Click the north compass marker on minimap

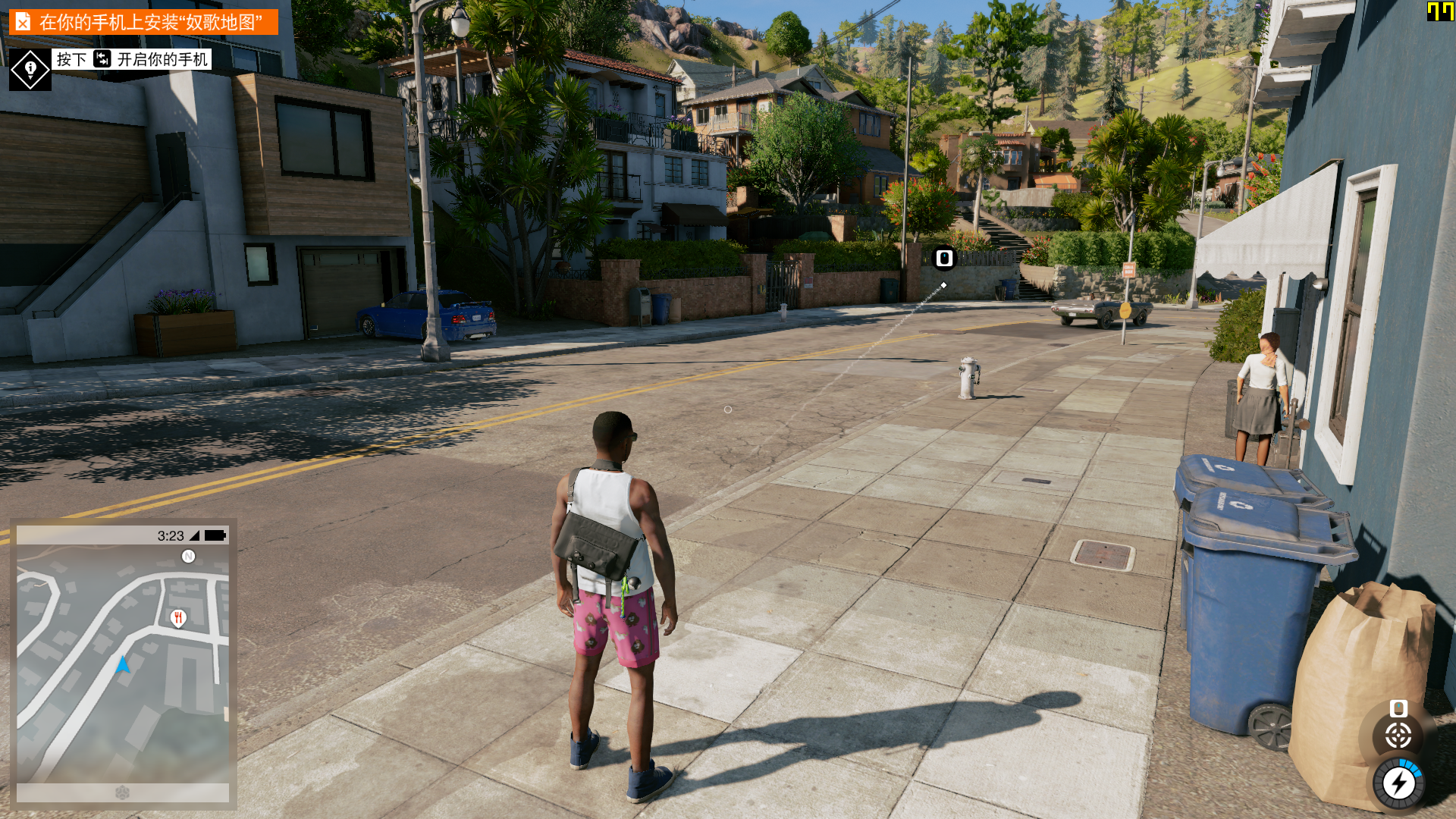point(189,557)
